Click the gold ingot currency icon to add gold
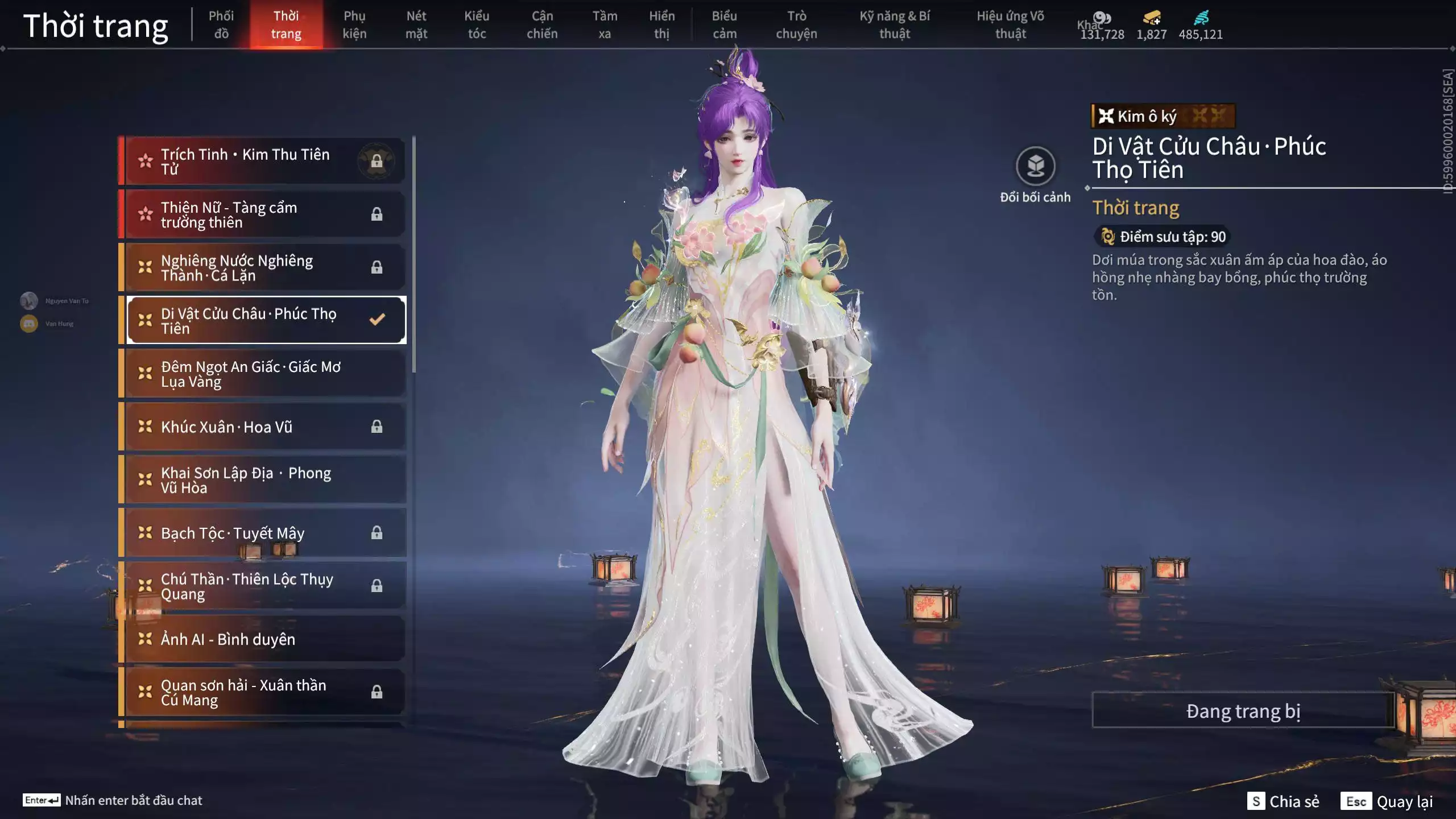Screen dimensions: 1456x819 click(1151, 18)
